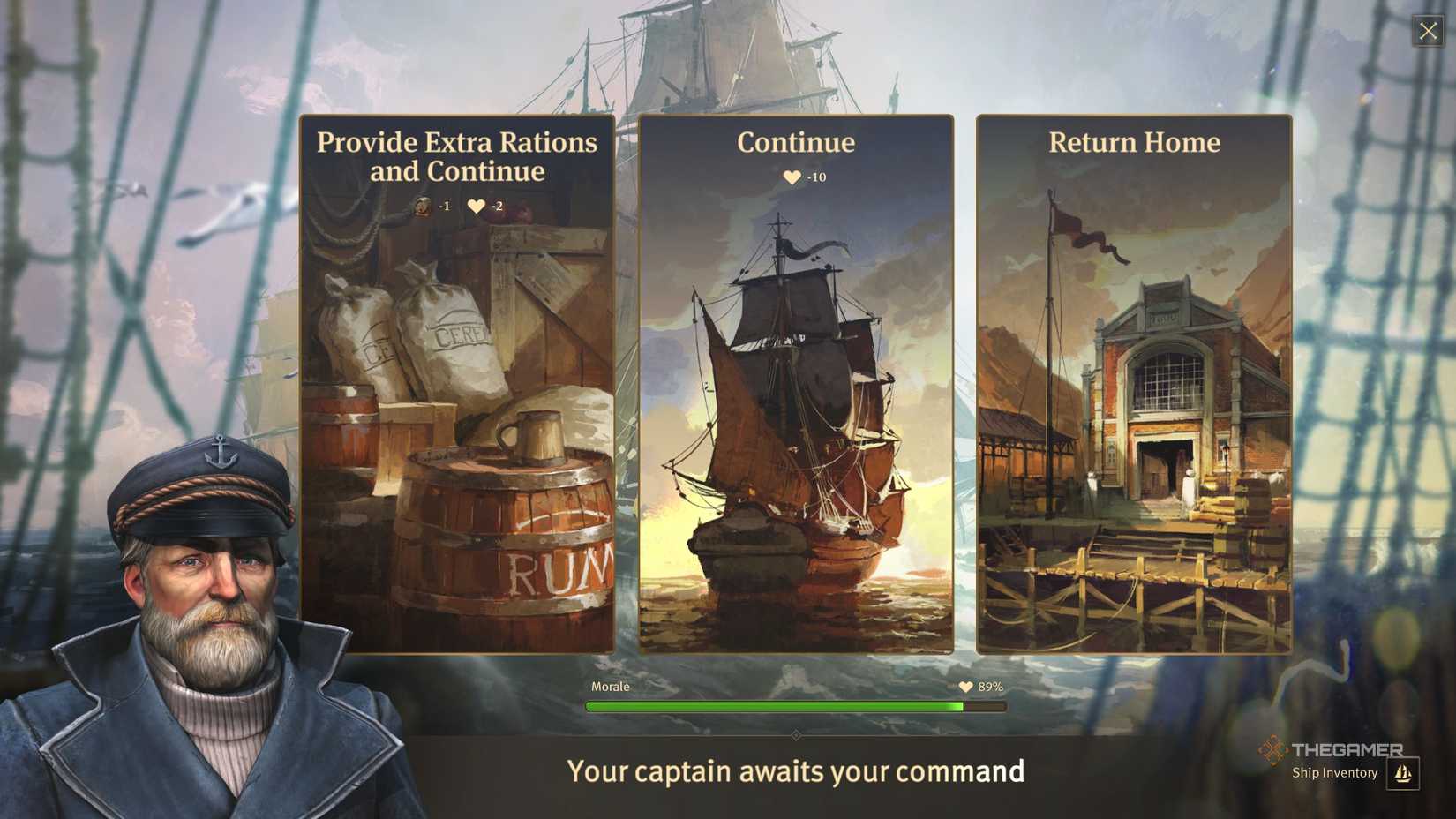Select the heart icon showing -2 morale
Image resolution: width=1456 pixels, height=819 pixels.
(x=477, y=206)
